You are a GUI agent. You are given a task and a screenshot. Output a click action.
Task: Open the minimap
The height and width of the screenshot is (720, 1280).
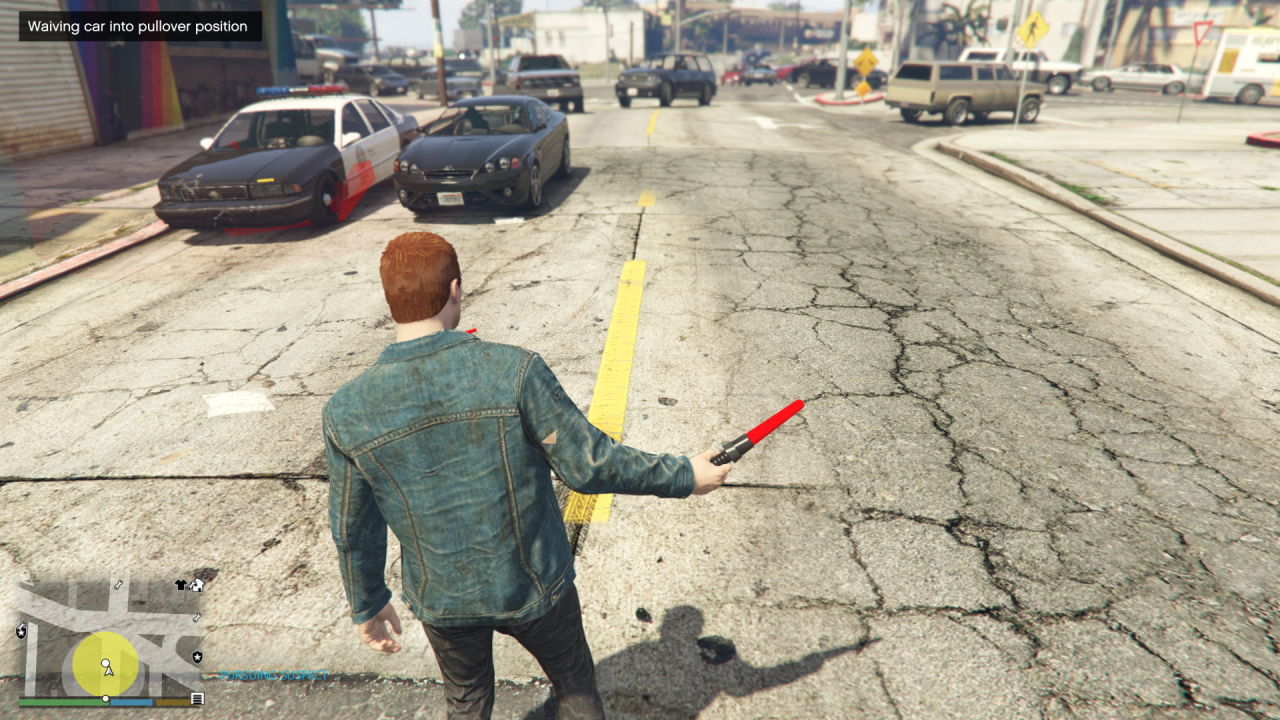click(x=110, y=636)
